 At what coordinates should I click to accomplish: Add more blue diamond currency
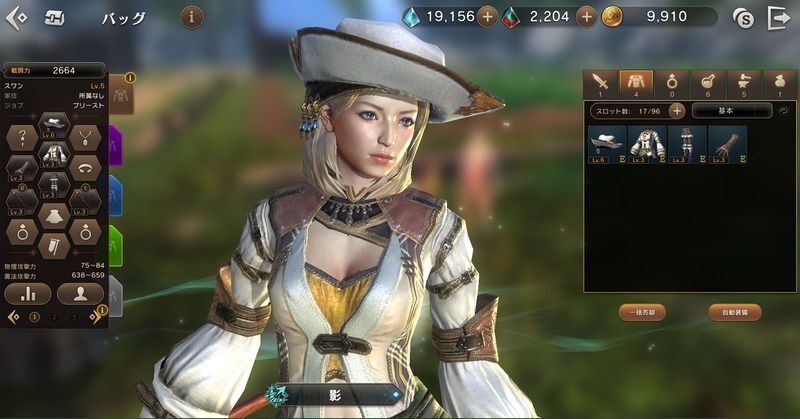pyautogui.click(x=486, y=17)
